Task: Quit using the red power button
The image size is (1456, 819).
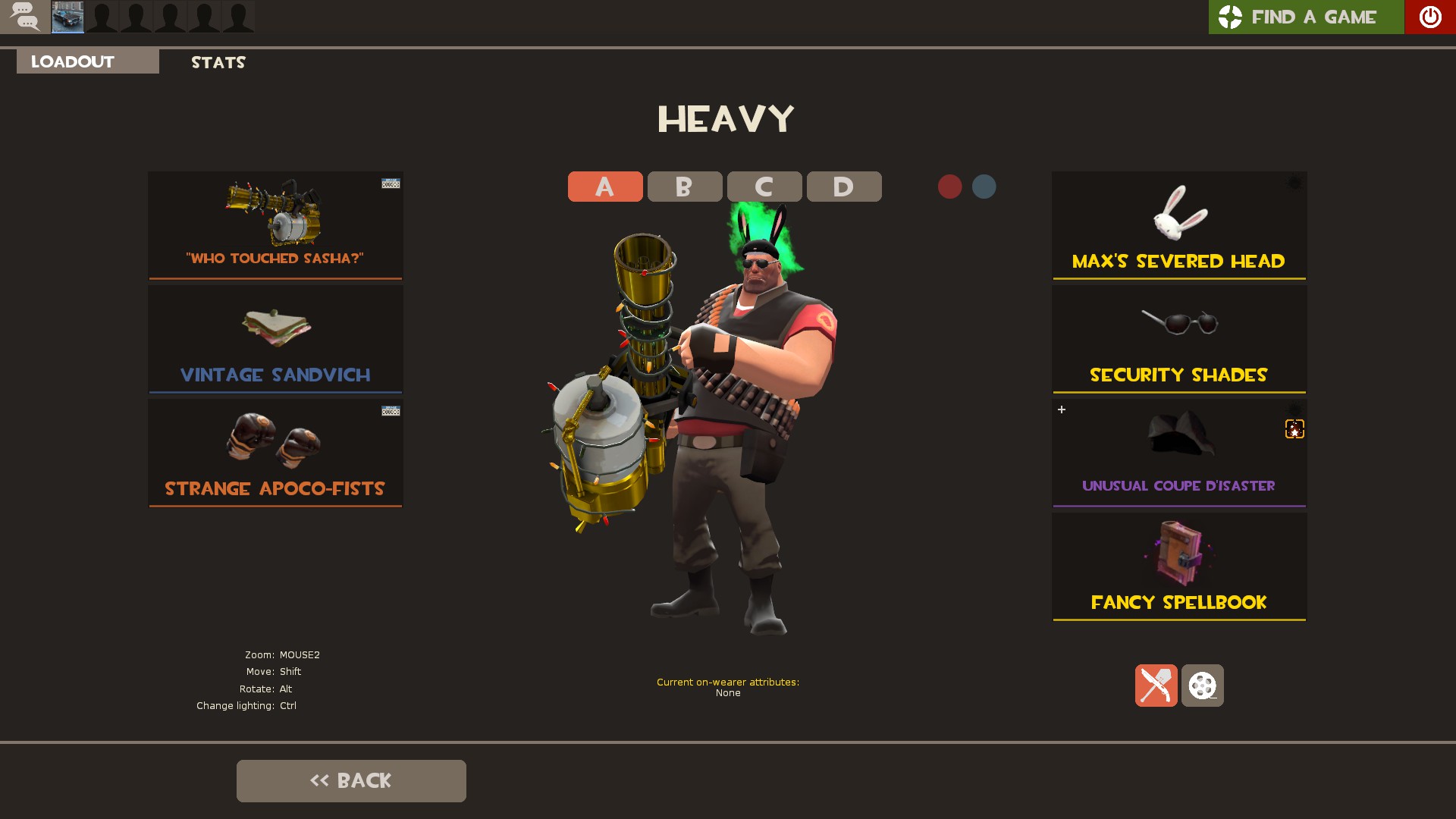Action: point(1429,17)
